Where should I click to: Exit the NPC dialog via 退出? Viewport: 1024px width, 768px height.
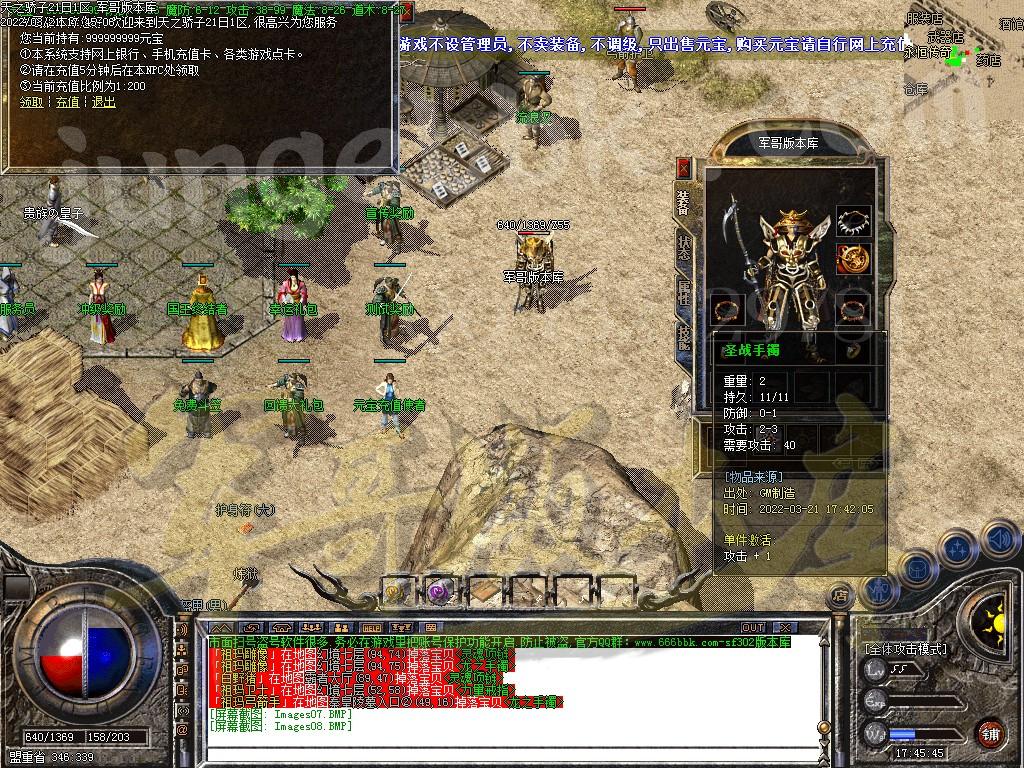point(103,102)
